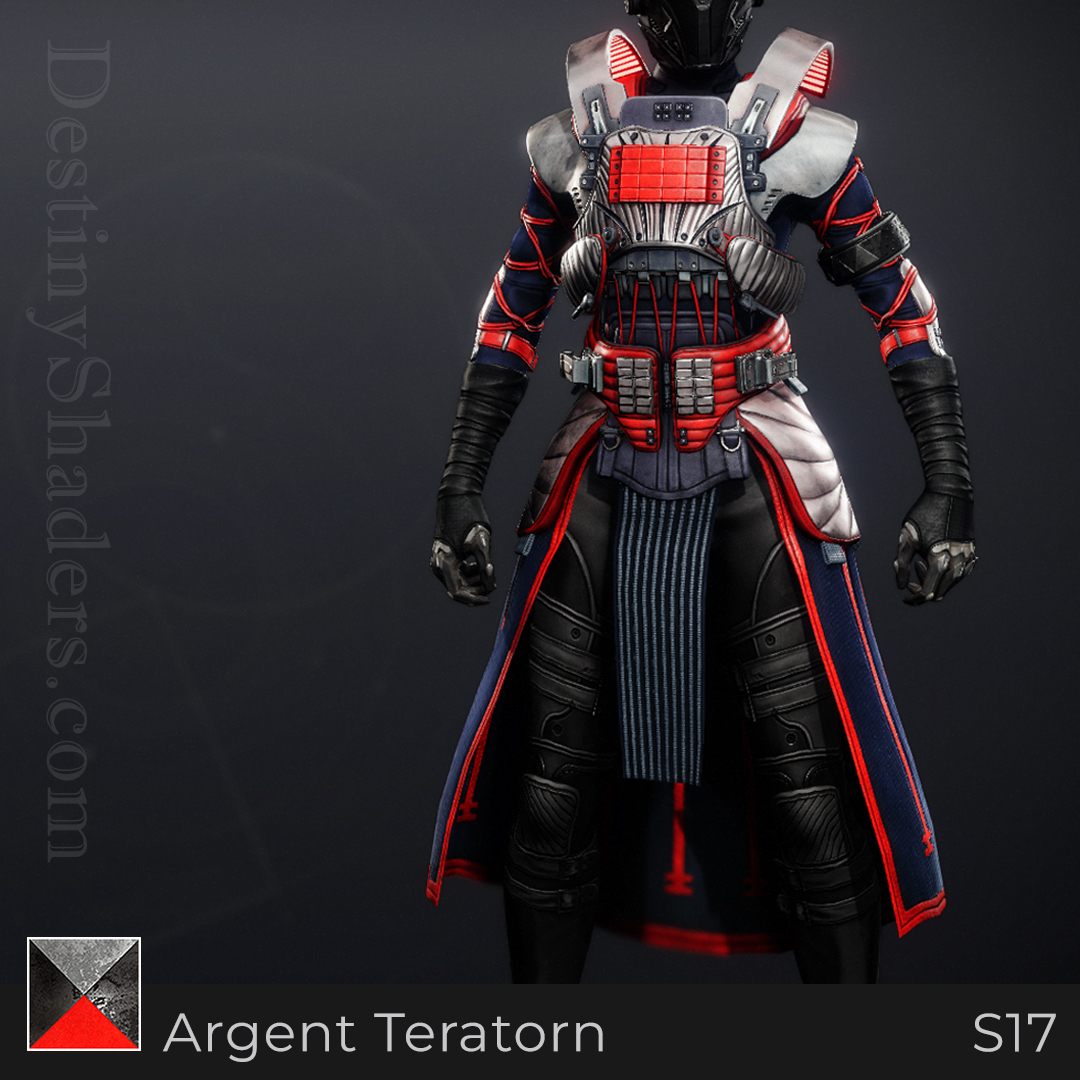Select the Argent Teratorn shader icon
The height and width of the screenshot is (1080, 1080).
click(84, 994)
